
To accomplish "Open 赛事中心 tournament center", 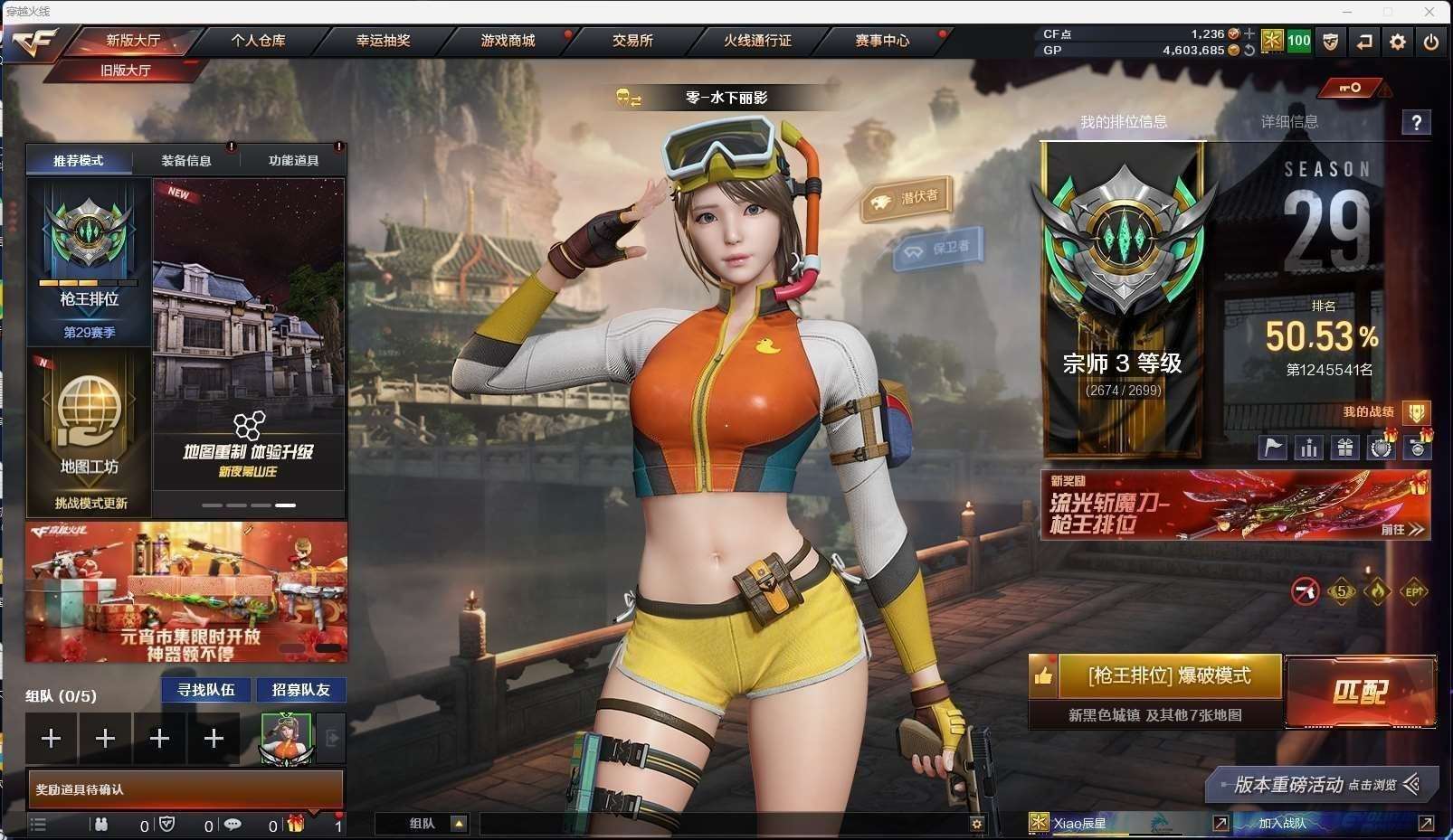I will tap(882, 41).
